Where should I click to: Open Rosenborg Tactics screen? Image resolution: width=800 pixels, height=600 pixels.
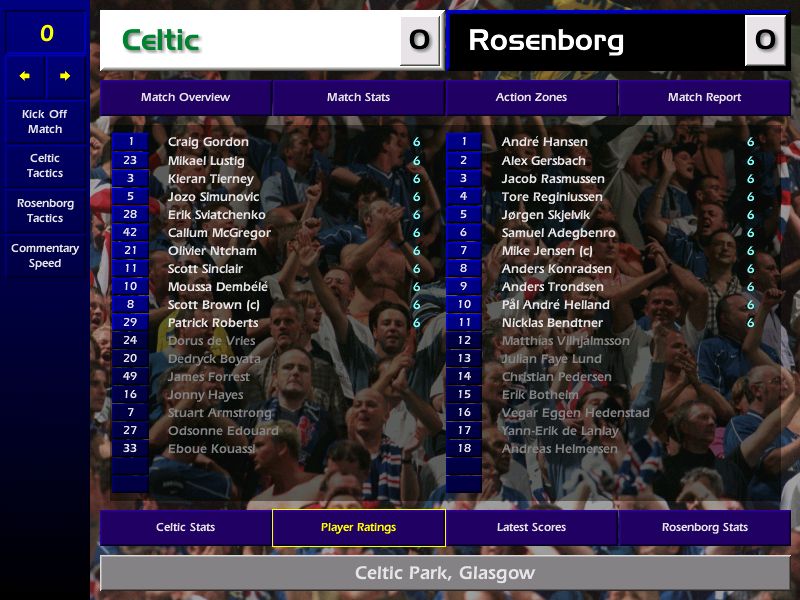[45, 211]
